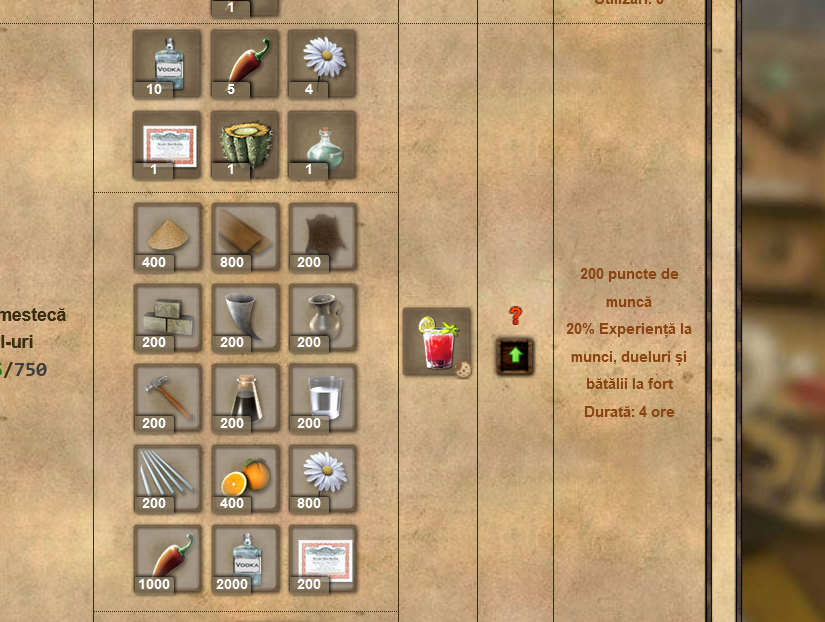Click the round green potion flask ingredient
Viewport: 825px width, 622px height.
pyautogui.click(x=322, y=144)
